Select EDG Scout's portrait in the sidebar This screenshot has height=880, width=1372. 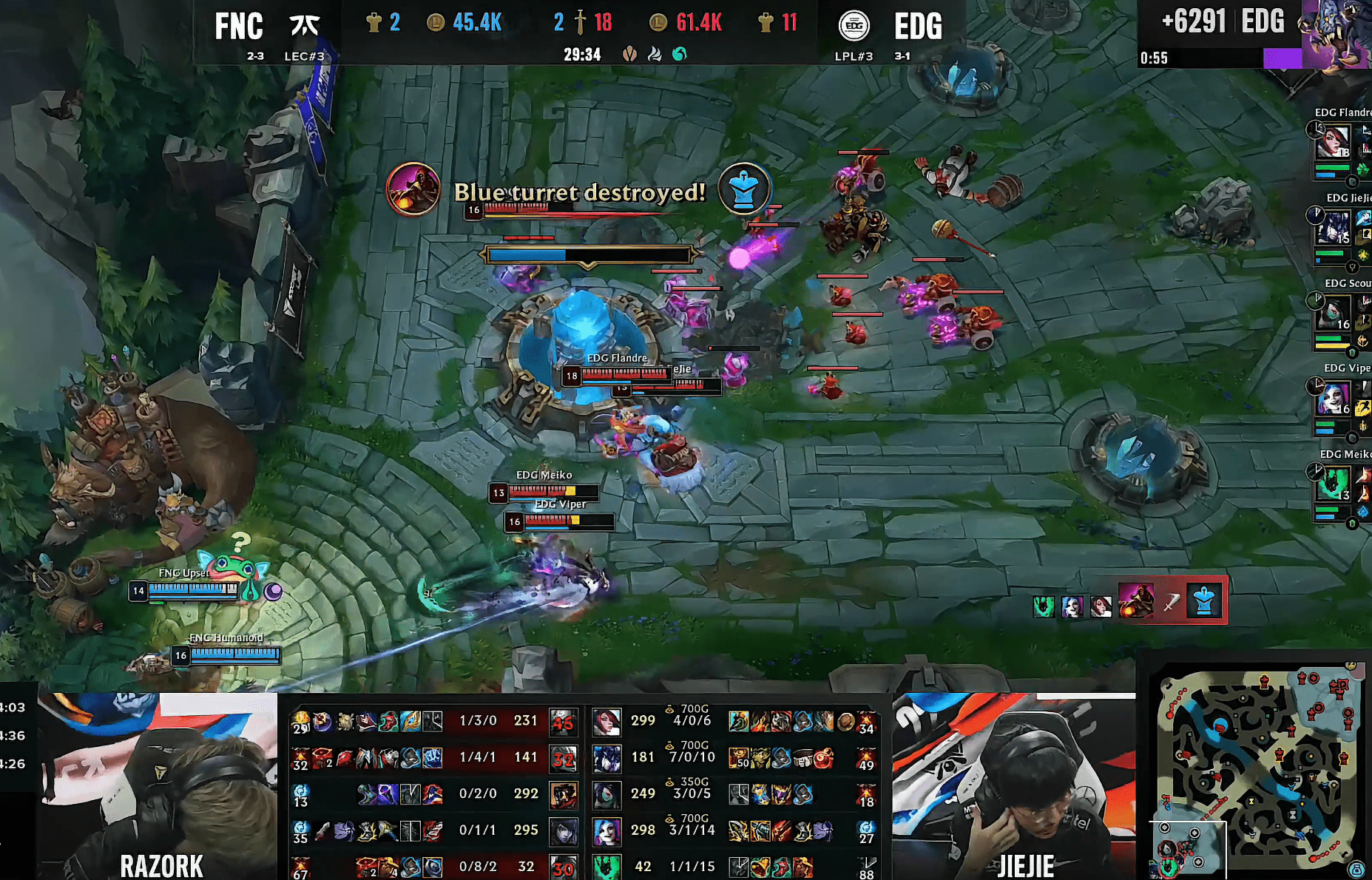coord(1333,314)
